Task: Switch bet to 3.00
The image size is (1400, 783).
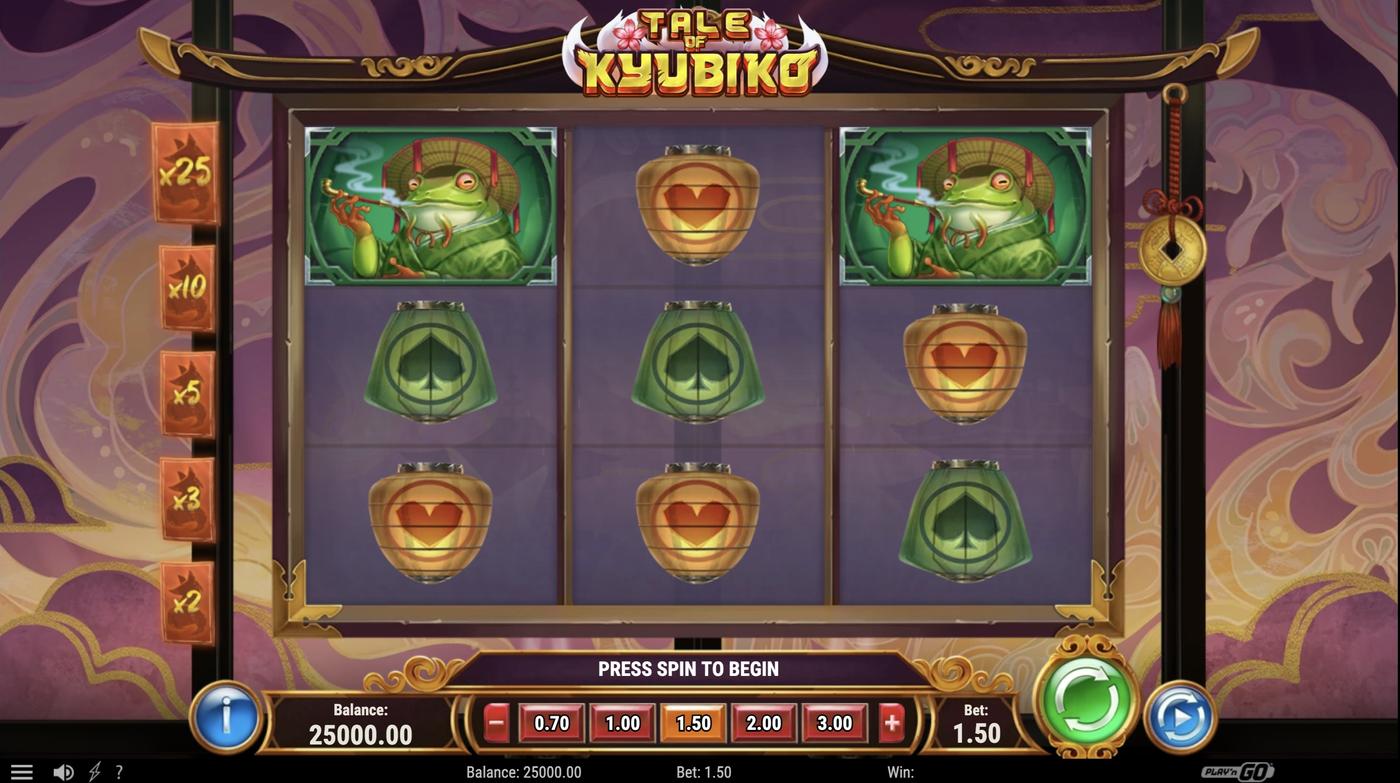Action: click(834, 720)
